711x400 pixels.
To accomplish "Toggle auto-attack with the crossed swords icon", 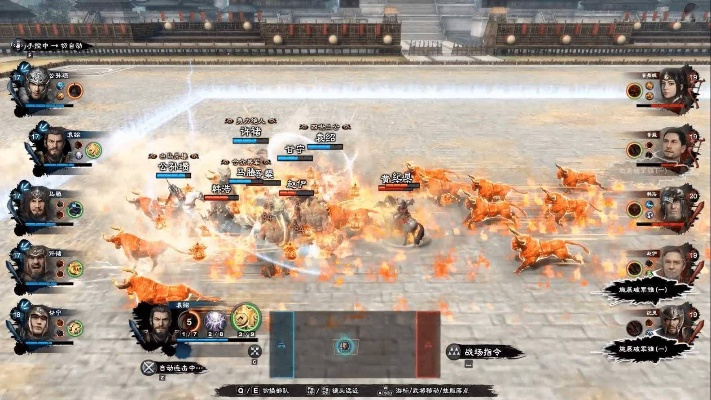I will 149,367.
